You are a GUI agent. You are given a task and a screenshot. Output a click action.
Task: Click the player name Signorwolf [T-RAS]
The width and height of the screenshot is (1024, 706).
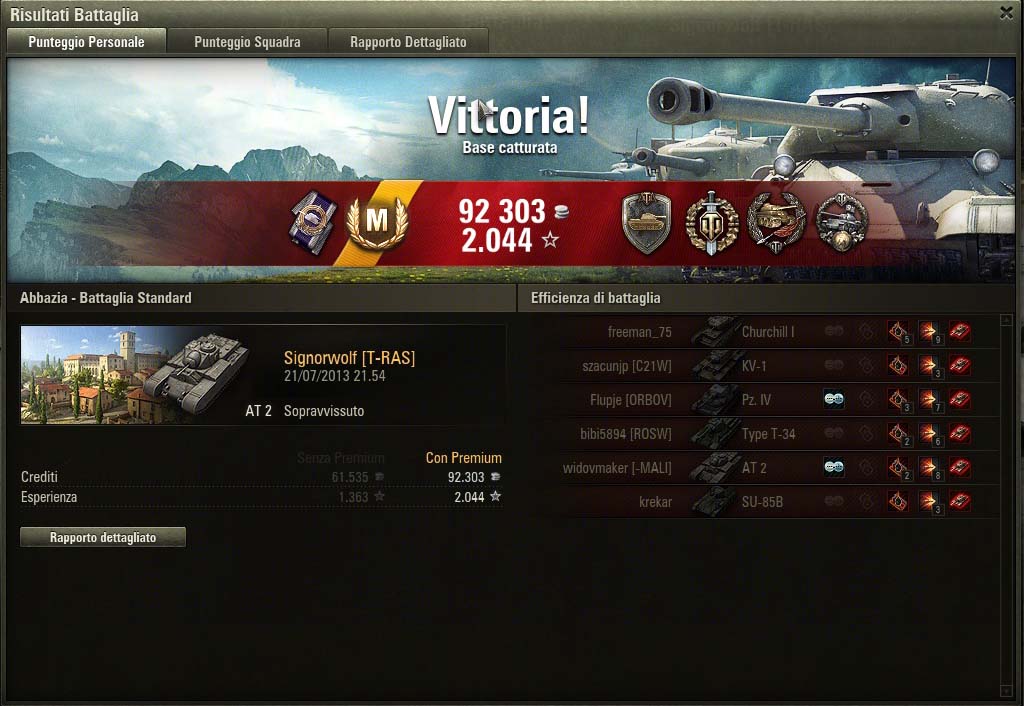point(349,358)
